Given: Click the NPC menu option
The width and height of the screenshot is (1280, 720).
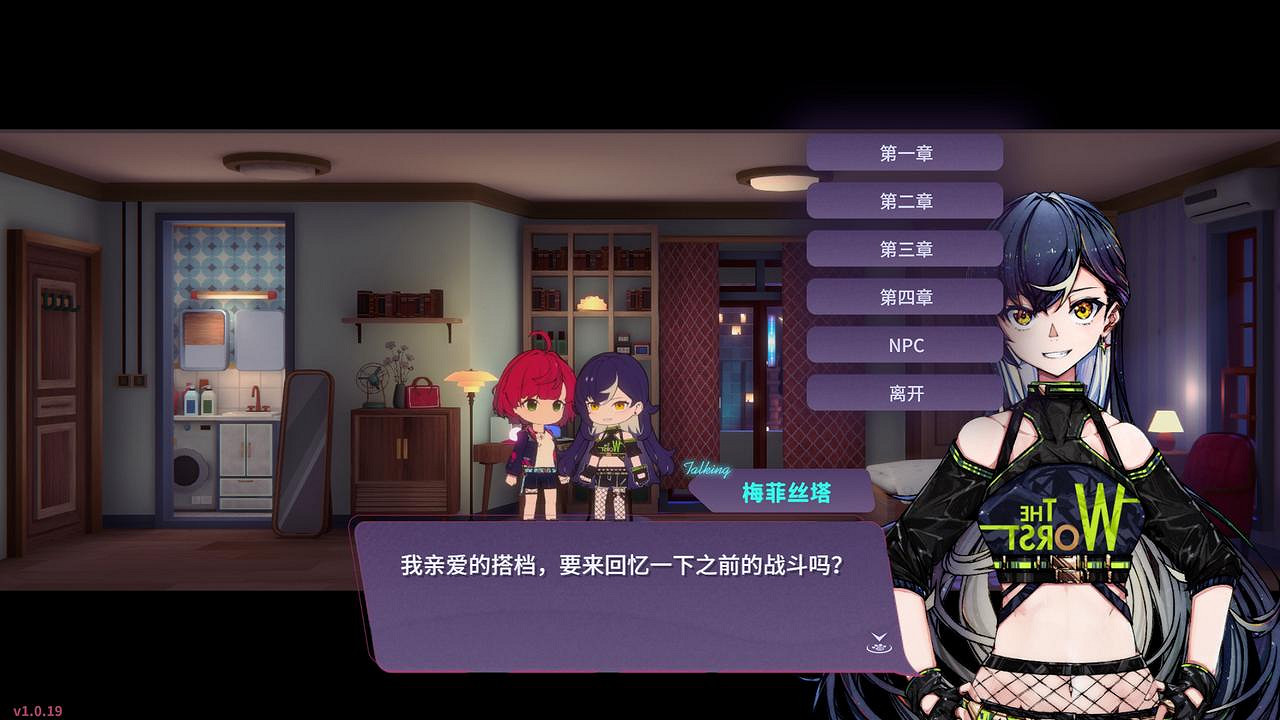Looking at the screenshot, I should [x=906, y=345].
